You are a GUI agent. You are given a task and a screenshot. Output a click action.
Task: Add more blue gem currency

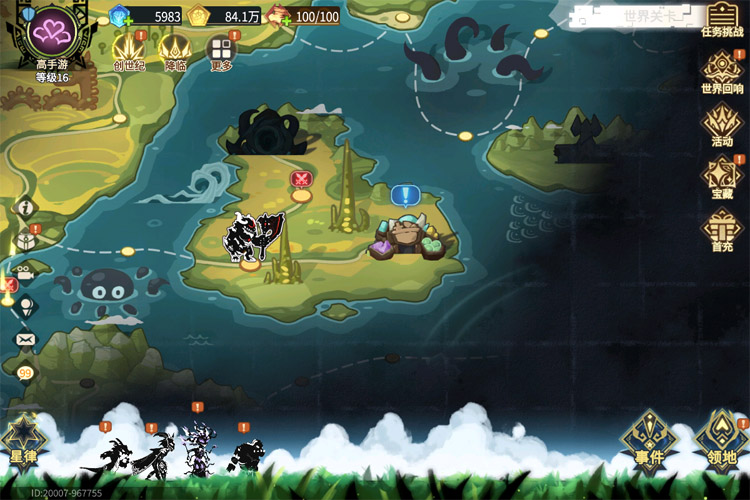click(127, 21)
